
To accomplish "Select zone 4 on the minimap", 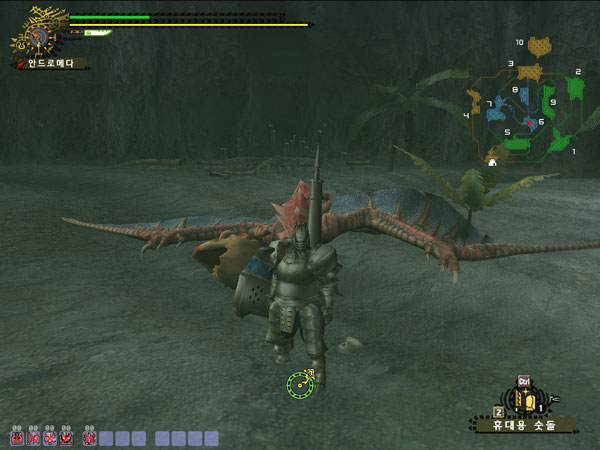I will 475,100.
